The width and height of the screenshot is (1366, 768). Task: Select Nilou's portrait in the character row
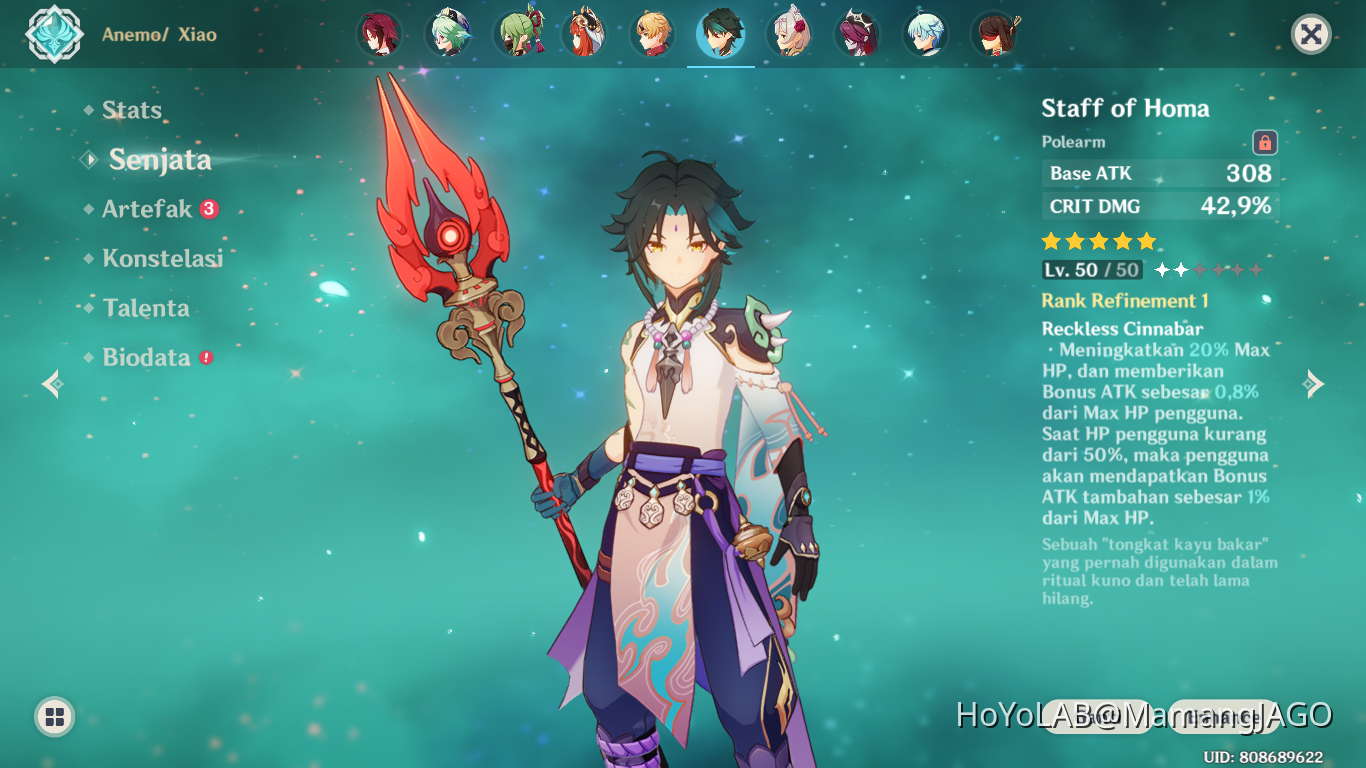[584, 32]
